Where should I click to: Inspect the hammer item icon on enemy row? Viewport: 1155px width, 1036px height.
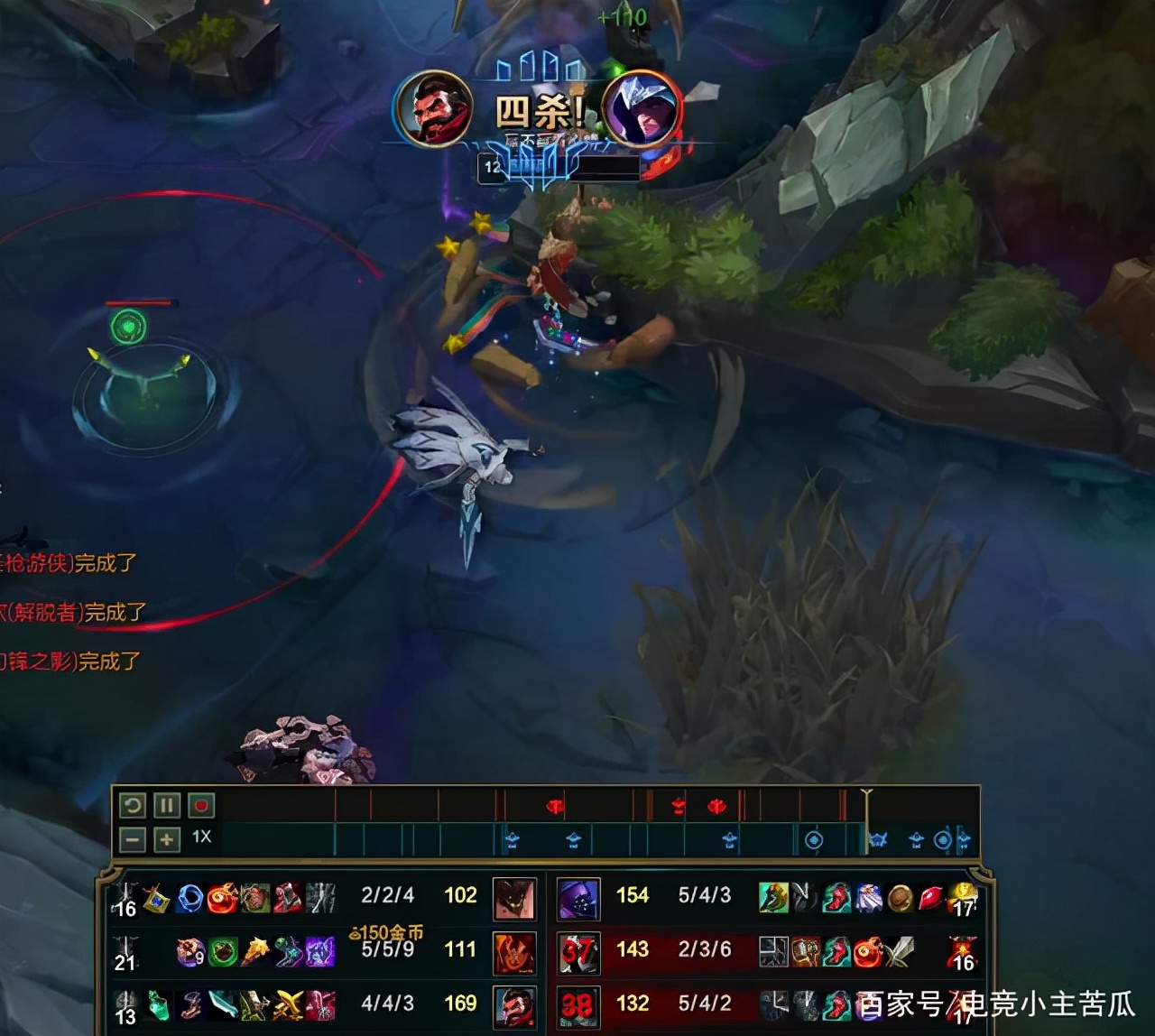806,951
